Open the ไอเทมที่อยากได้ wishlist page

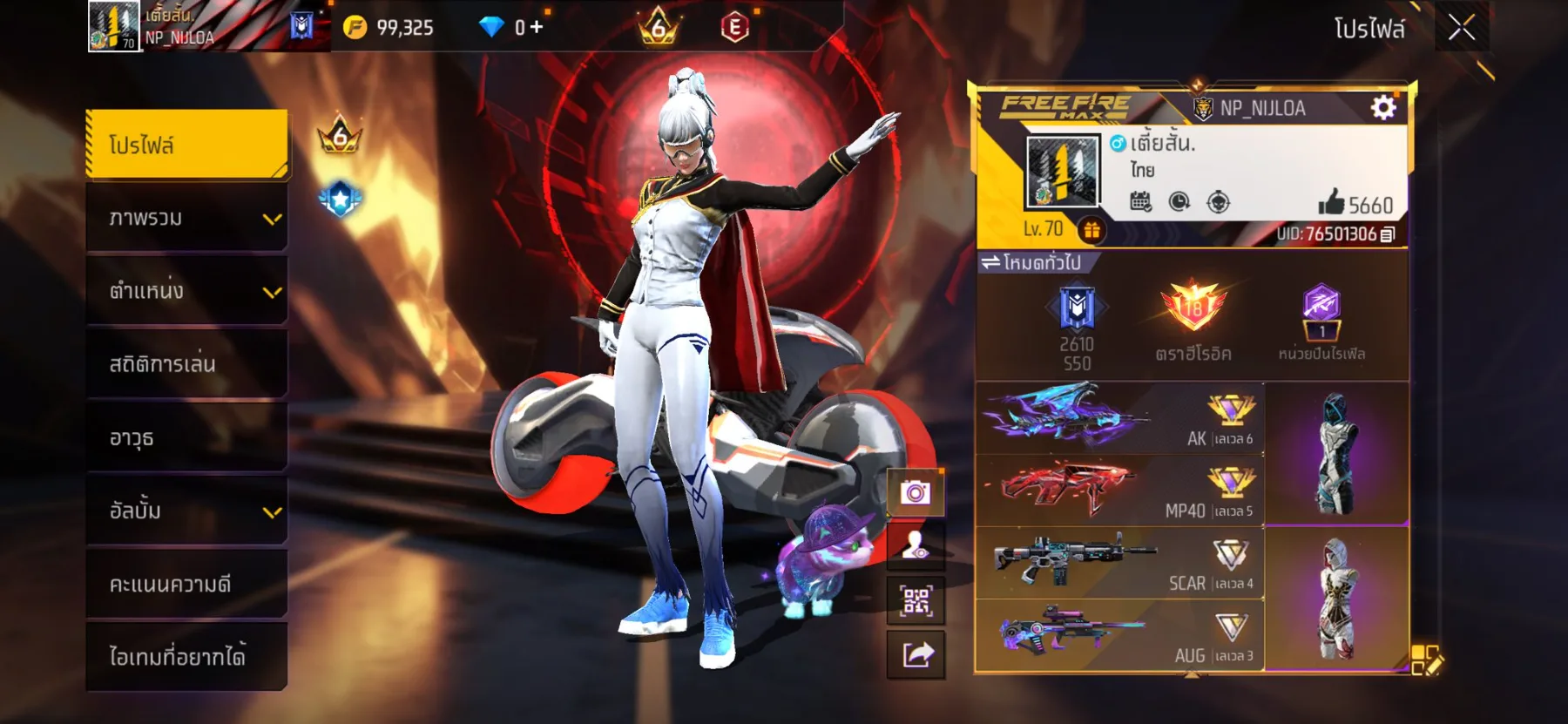click(186, 656)
